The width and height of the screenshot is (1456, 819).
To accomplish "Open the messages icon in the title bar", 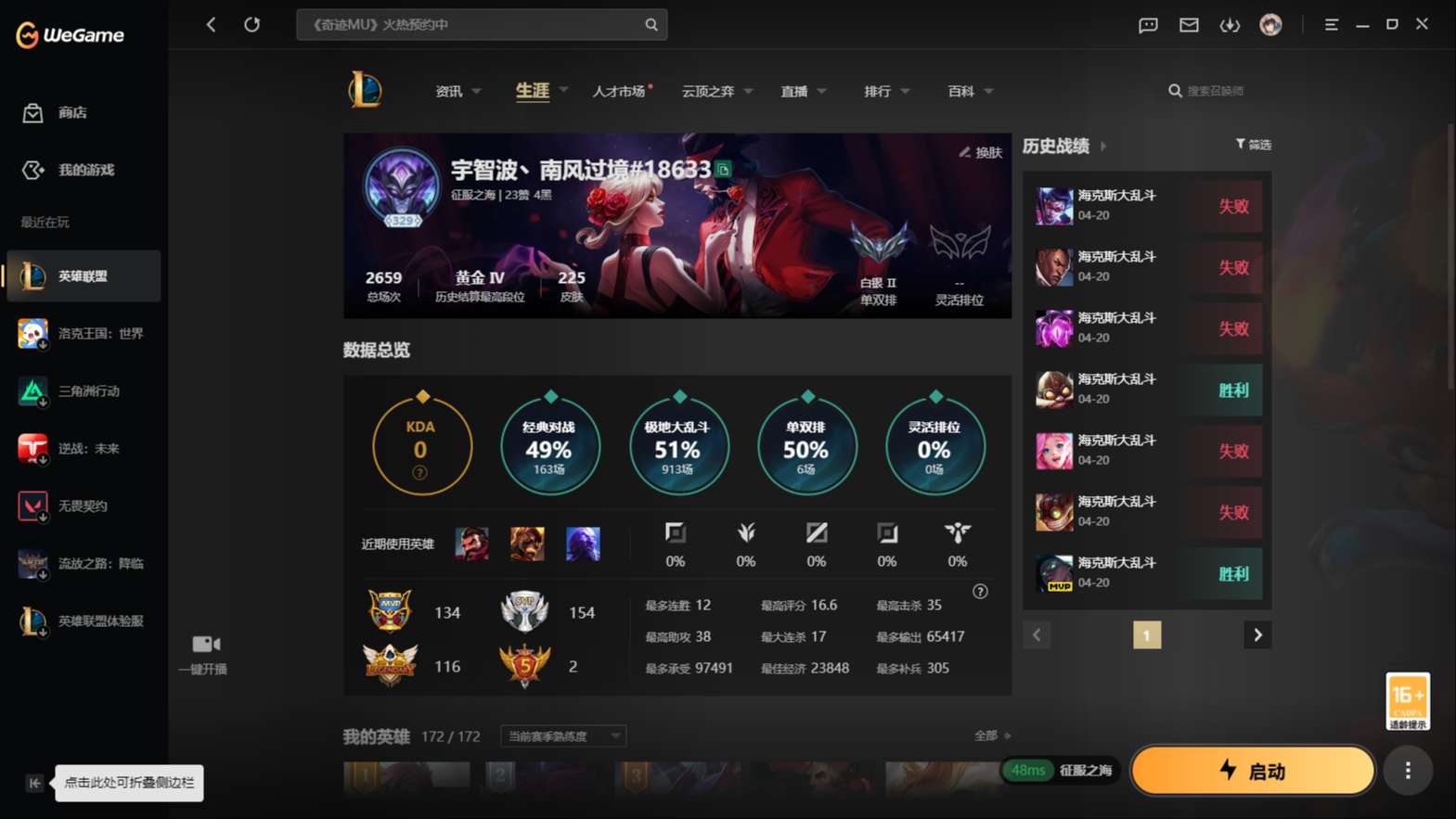I will (1147, 25).
